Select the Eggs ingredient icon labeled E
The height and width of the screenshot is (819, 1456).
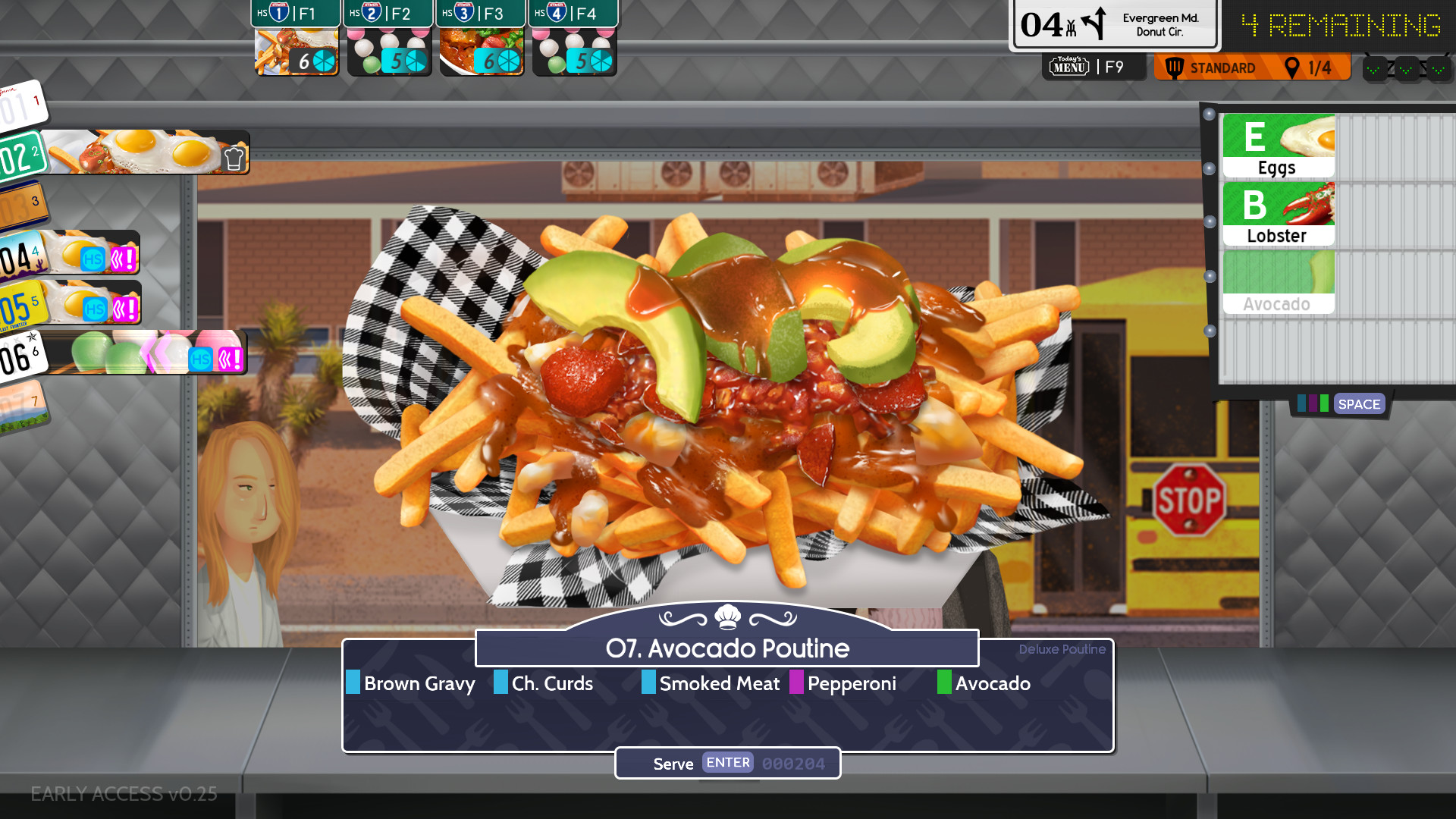tap(1278, 146)
